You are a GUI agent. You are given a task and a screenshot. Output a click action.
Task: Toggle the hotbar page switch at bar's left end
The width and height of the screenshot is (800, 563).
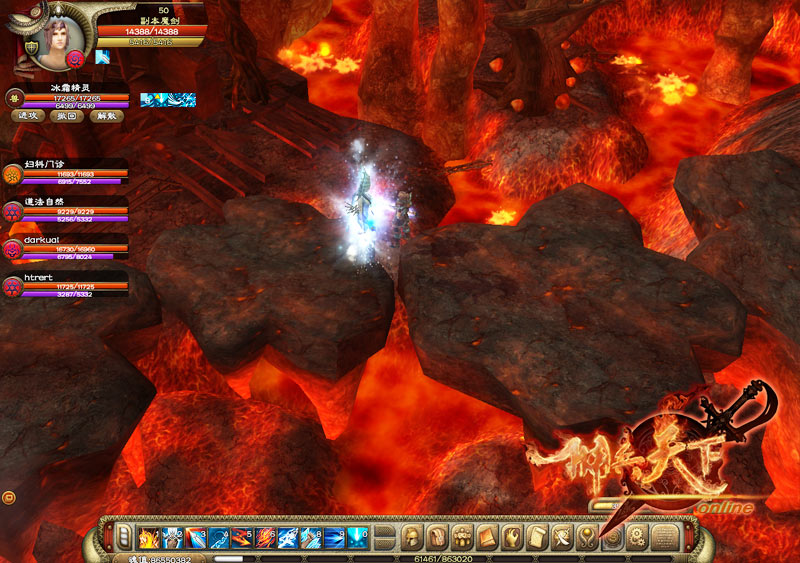124,537
